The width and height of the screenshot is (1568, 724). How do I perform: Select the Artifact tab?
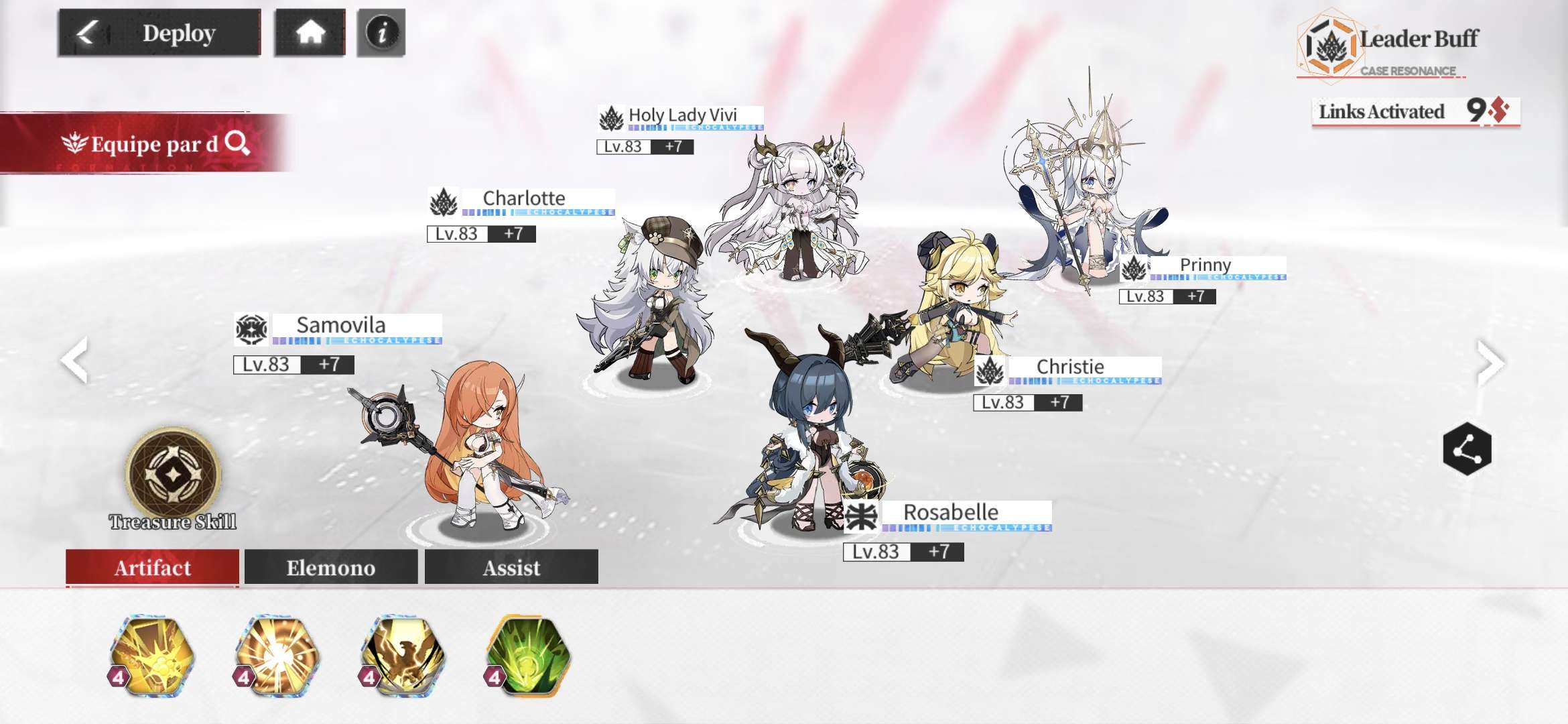[152, 568]
